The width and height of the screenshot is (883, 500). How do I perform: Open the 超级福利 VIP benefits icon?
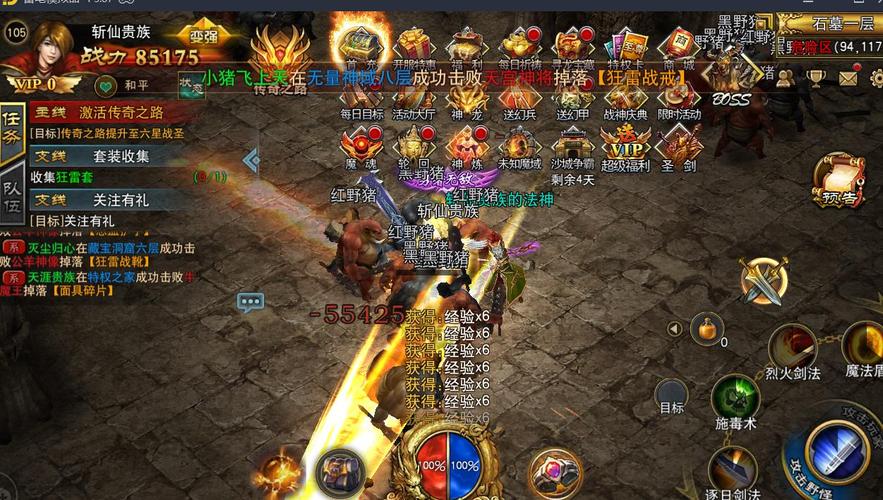626,150
